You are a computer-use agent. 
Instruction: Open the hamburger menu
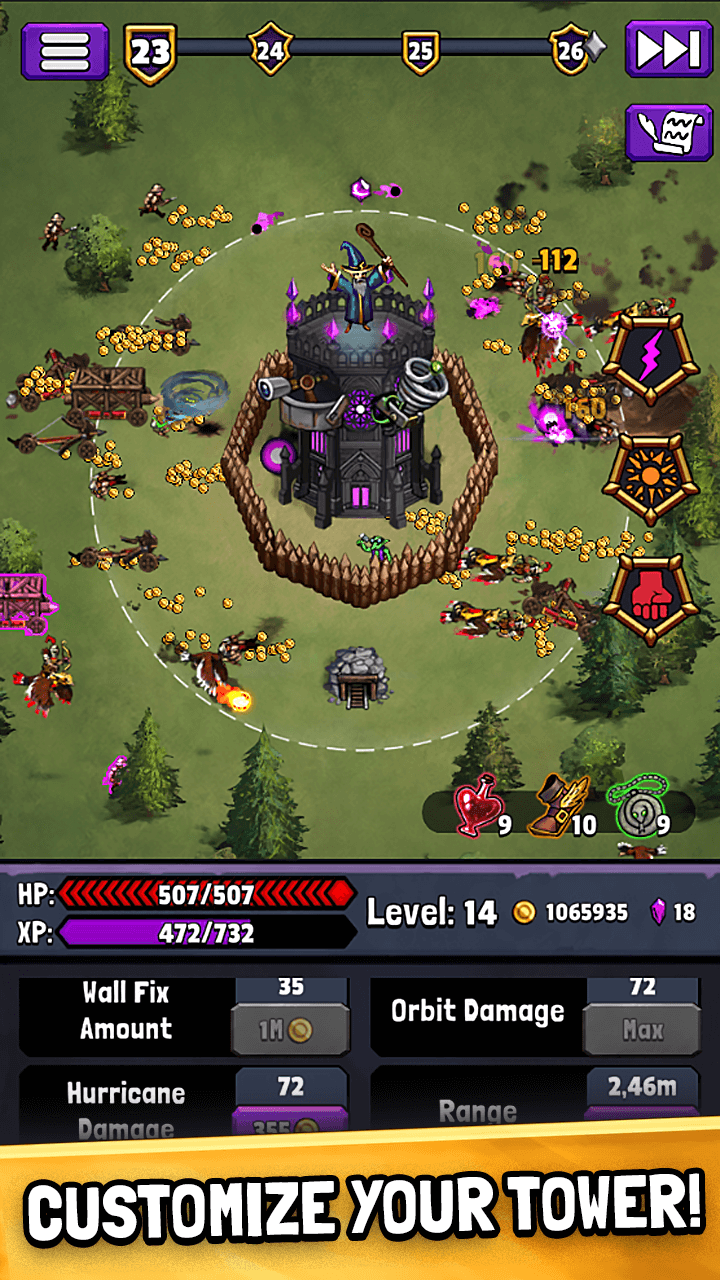click(65, 50)
